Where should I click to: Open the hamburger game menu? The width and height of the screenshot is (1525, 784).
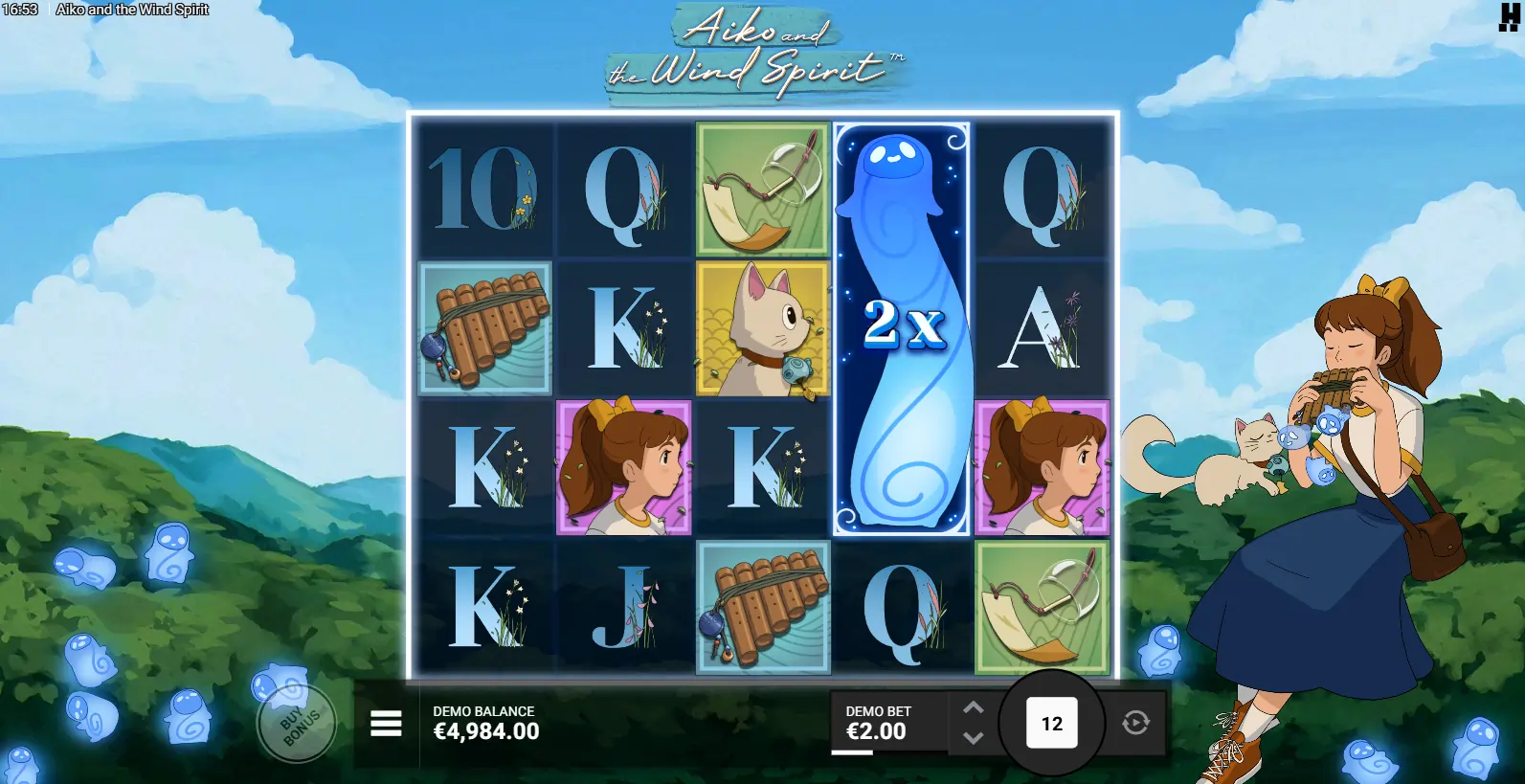click(386, 725)
